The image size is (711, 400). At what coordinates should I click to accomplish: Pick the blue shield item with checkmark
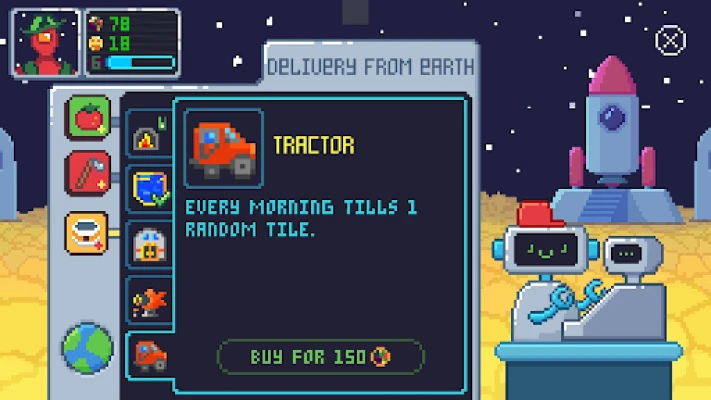click(x=149, y=187)
